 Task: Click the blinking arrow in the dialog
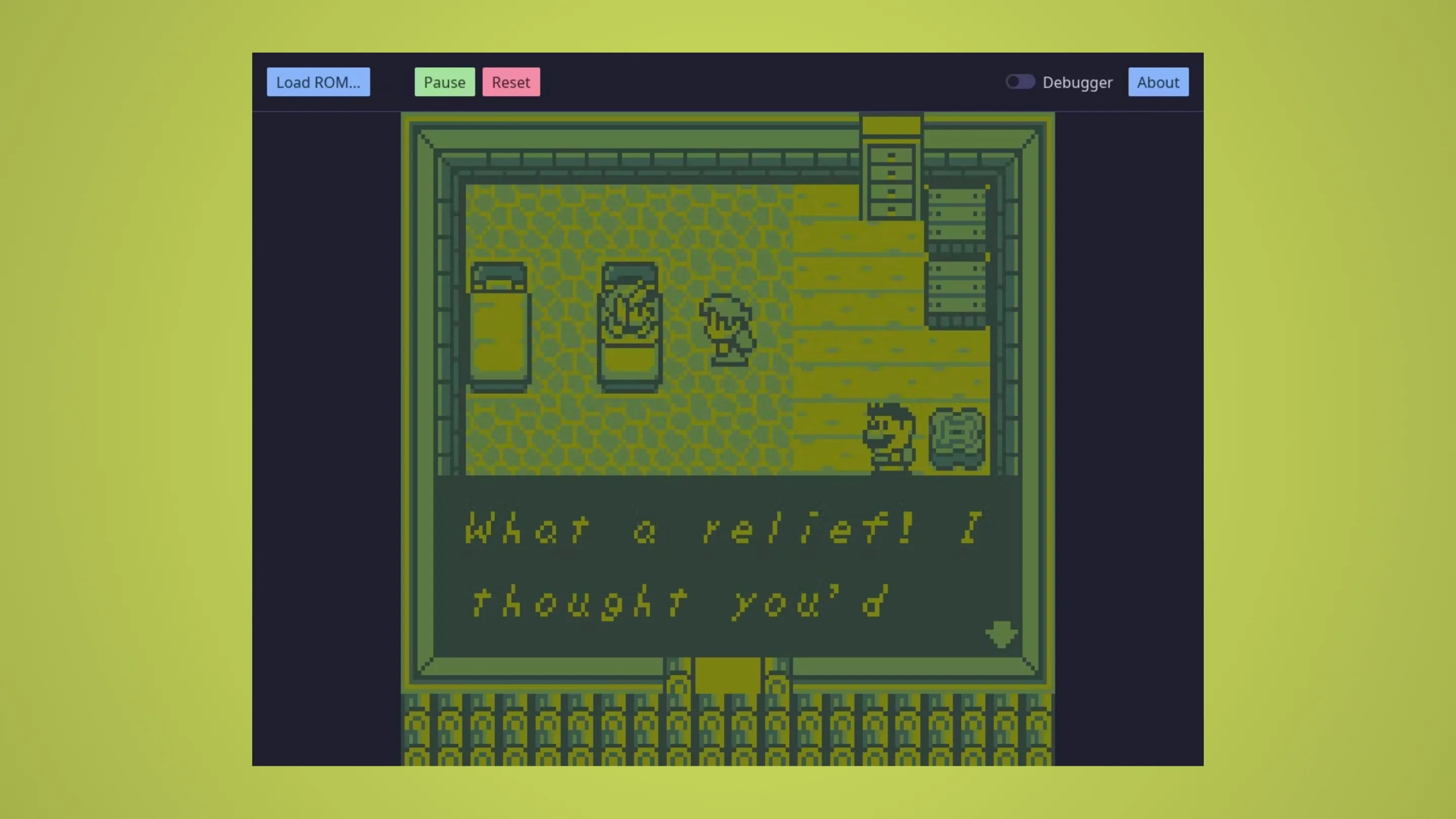click(1000, 633)
